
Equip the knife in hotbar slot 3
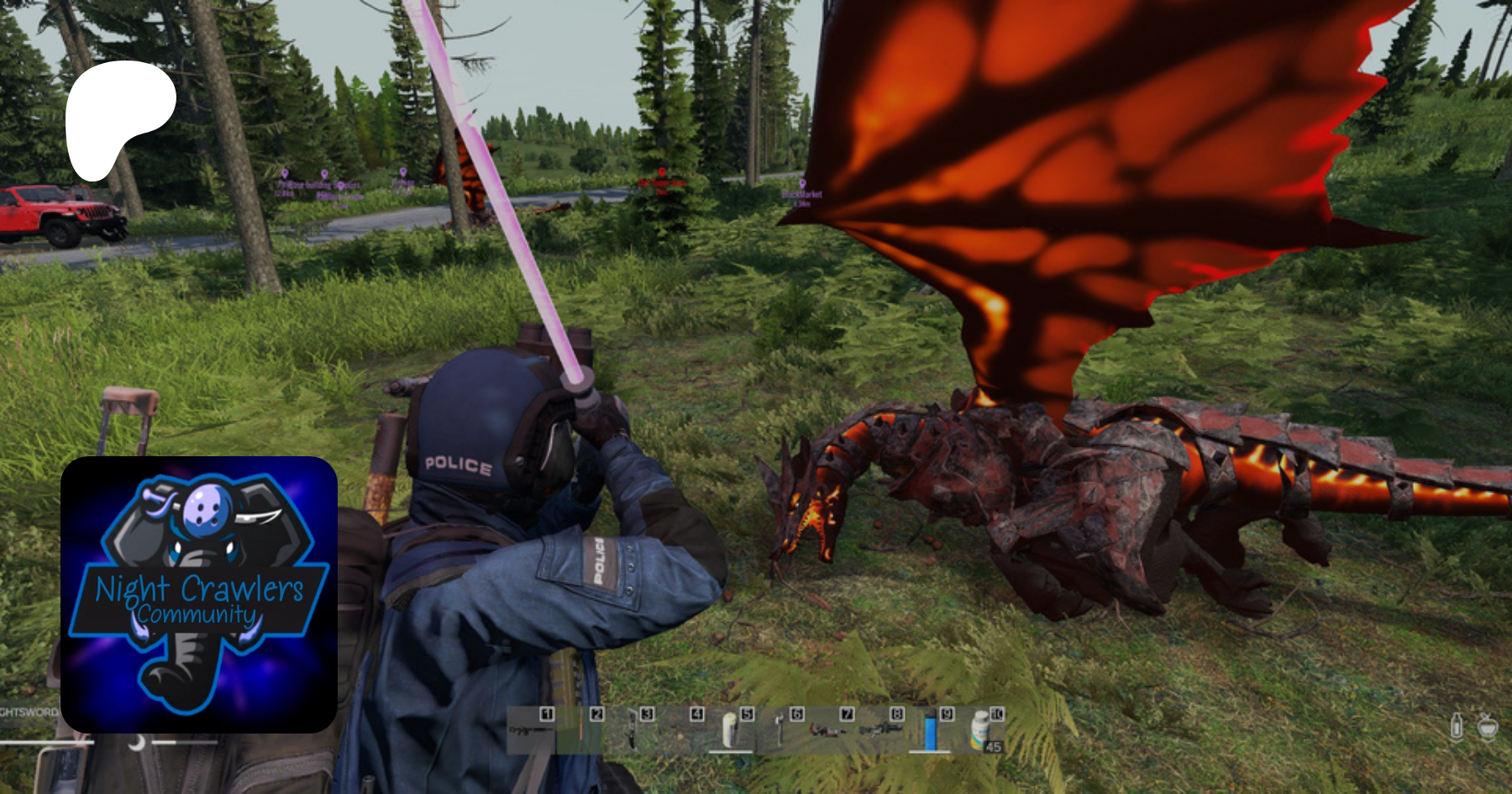click(632, 730)
